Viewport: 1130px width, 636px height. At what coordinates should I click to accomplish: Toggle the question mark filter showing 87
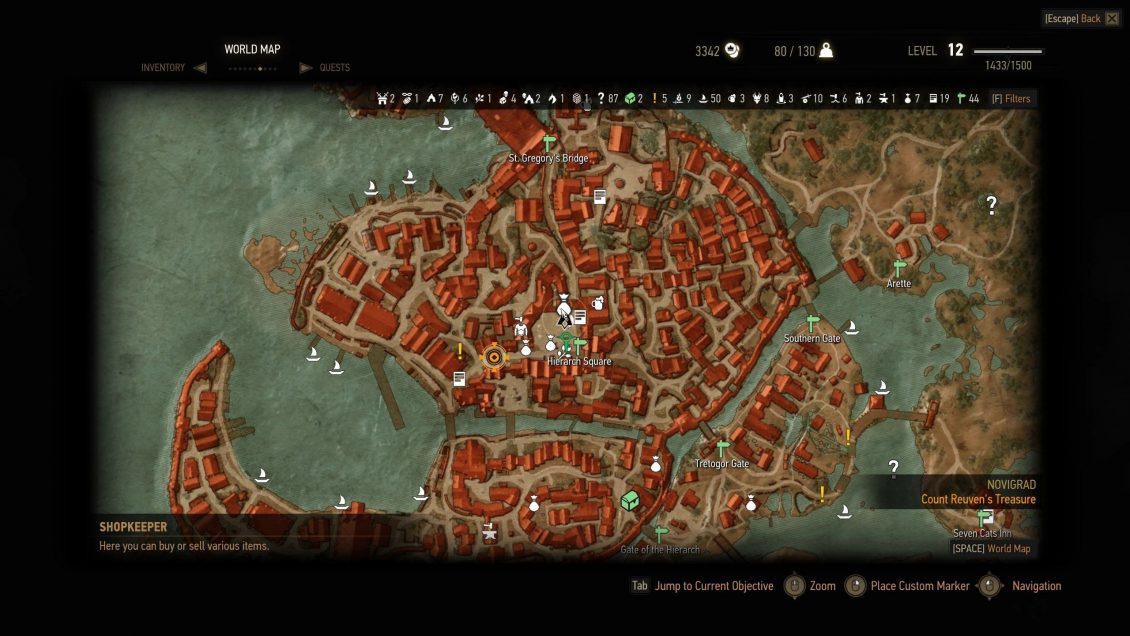[601, 98]
